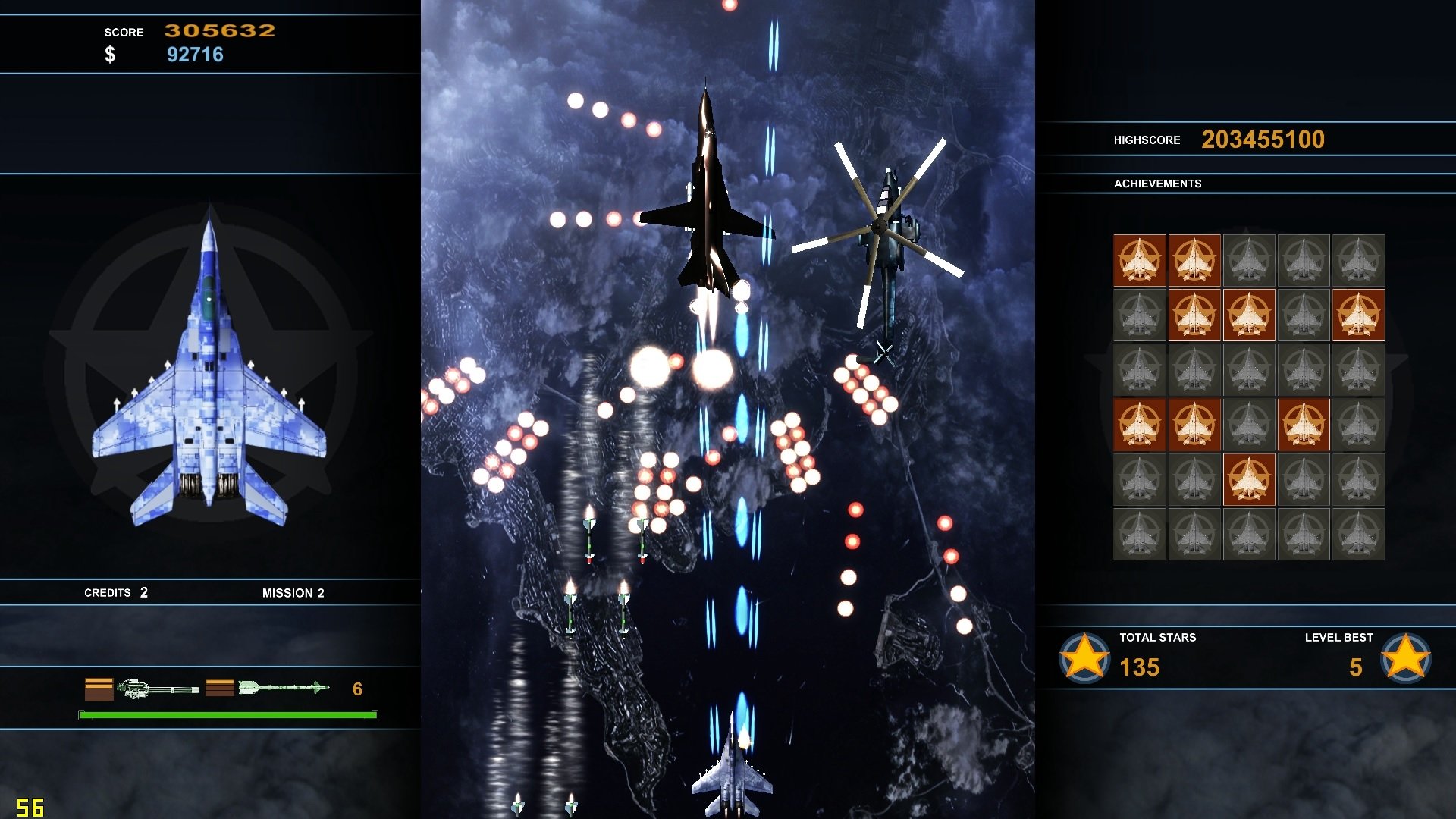The height and width of the screenshot is (819, 1456).
Task: Toggle the unlocked badge in fourth achievement row
Action: [x=1139, y=425]
